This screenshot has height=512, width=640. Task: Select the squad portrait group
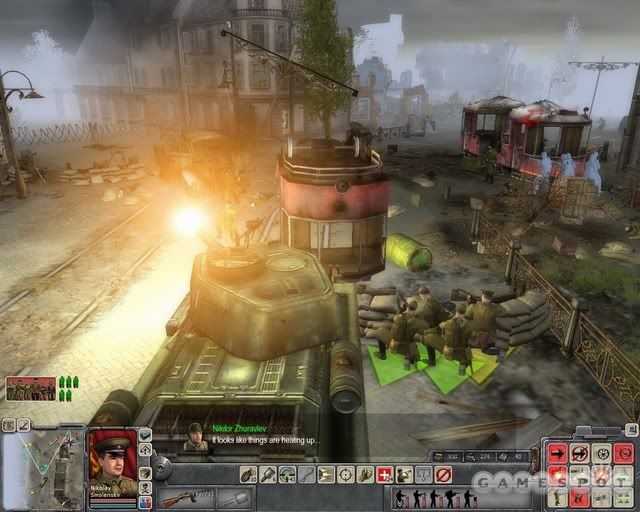pyautogui.click(x=30, y=388)
